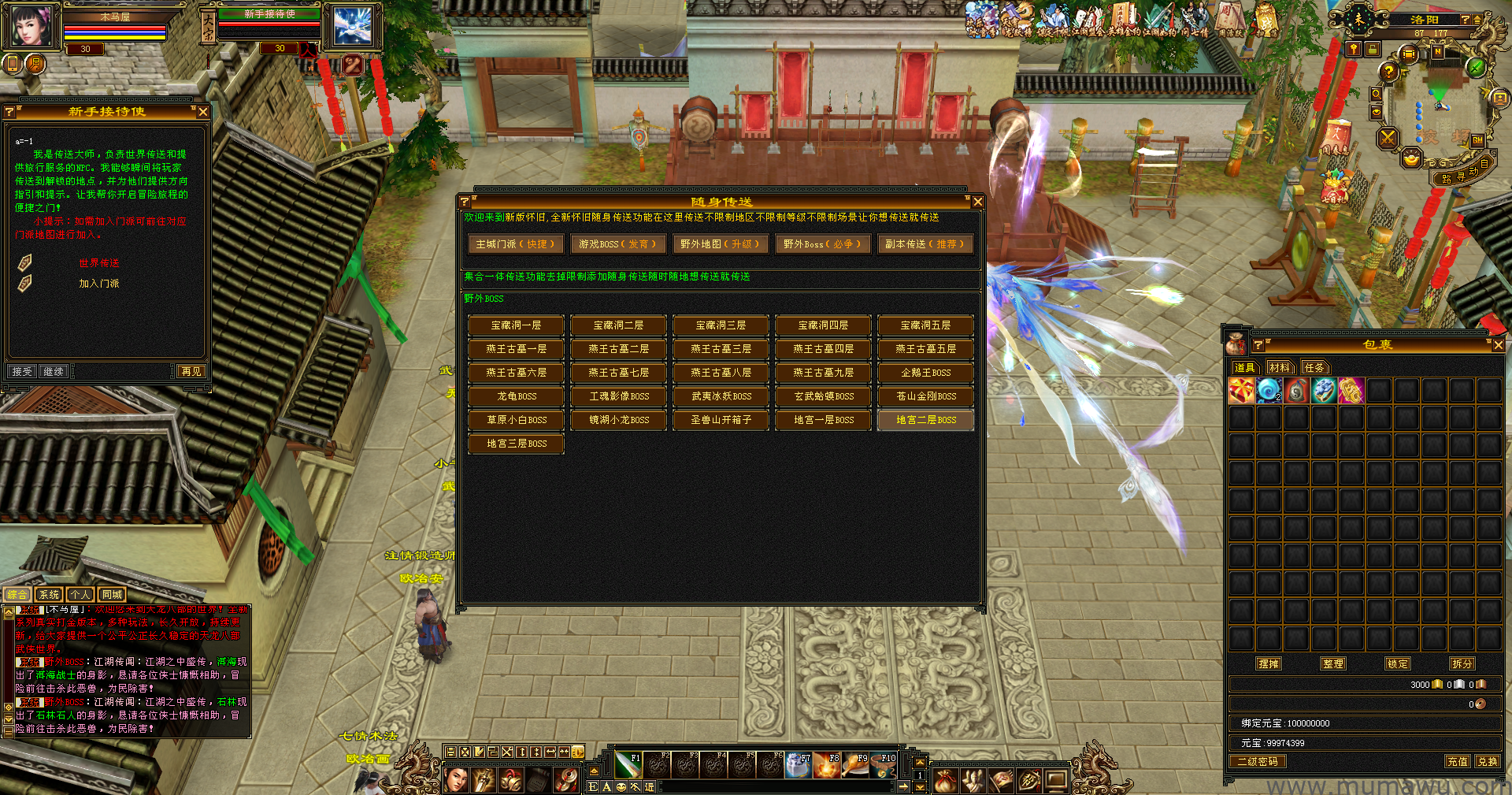Select 龙龟BOSS teleport button
The height and width of the screenshot is (795, 1512).
pyautogui.click(x=516, y=396)
